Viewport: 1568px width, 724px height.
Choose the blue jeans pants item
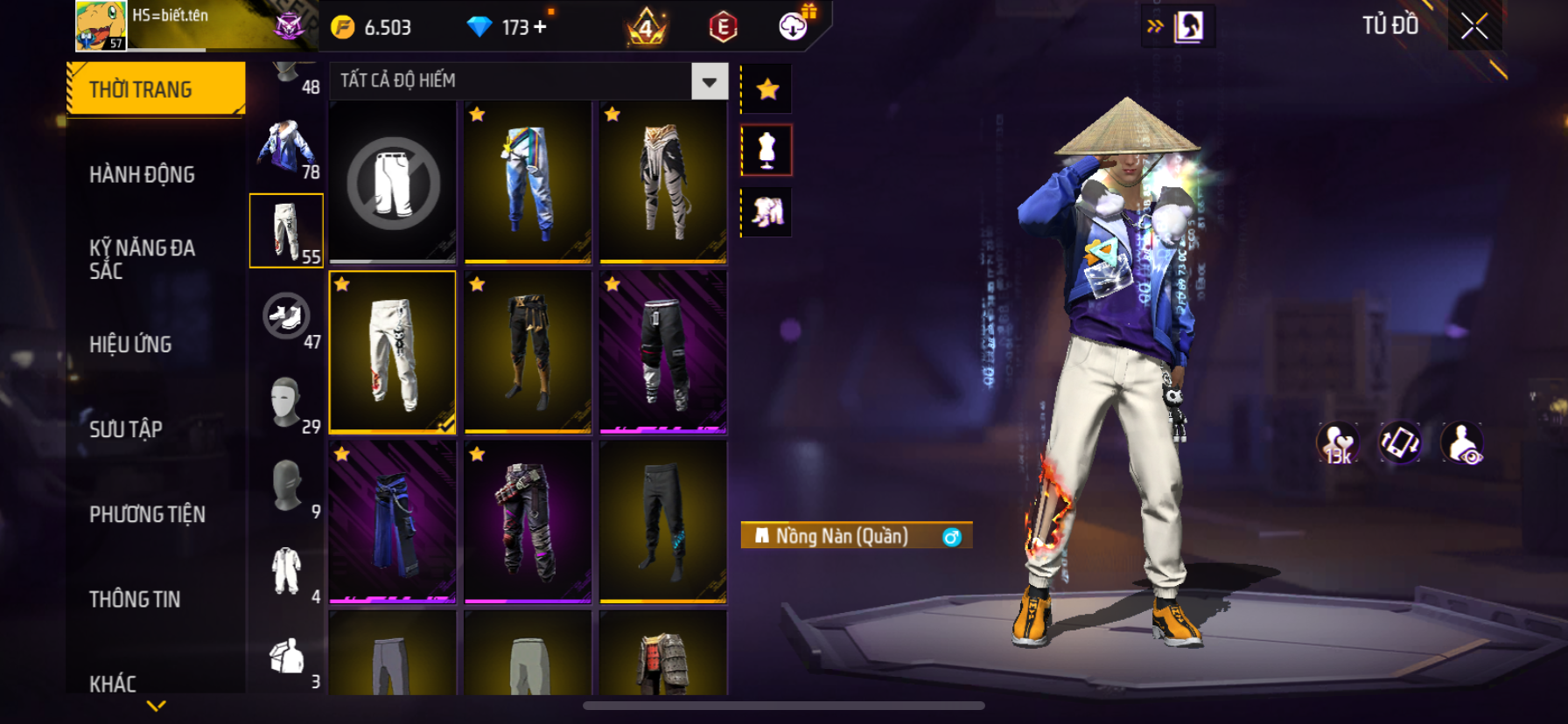coord(528,182)
